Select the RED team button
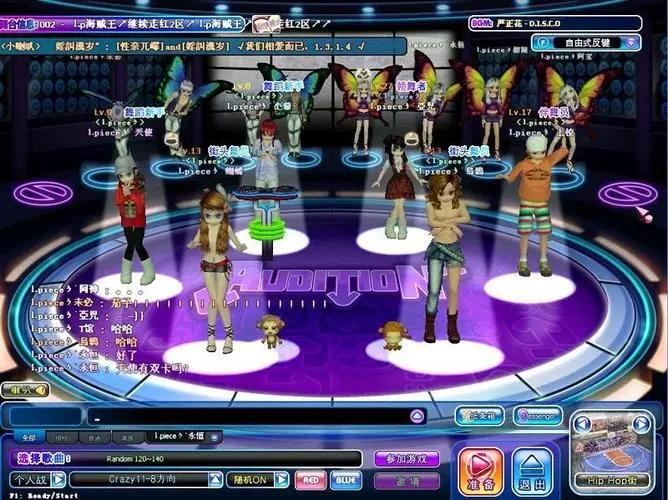This screenshot has height=500, width=668. (311, 480)
